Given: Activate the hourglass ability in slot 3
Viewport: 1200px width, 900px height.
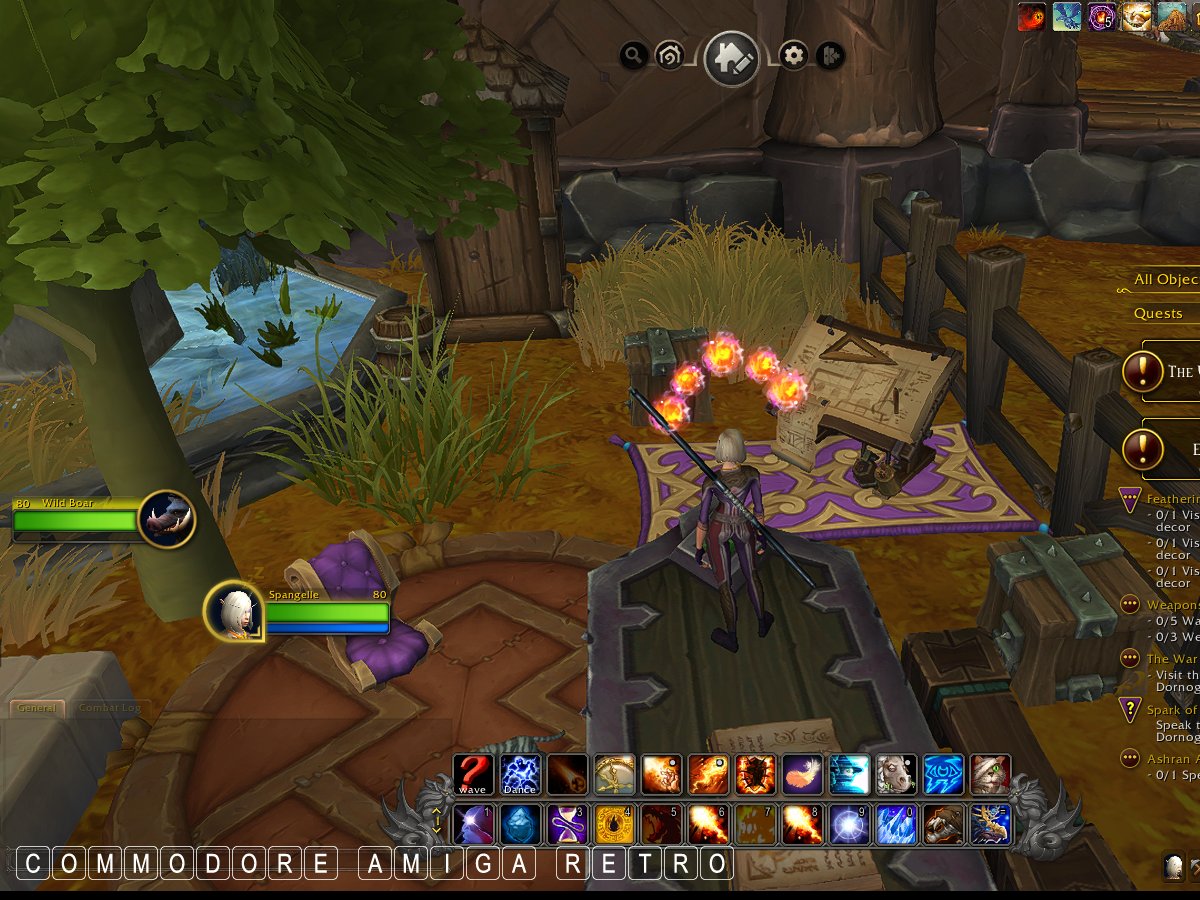Looking at the screenshot, I should tap(567, 825).
